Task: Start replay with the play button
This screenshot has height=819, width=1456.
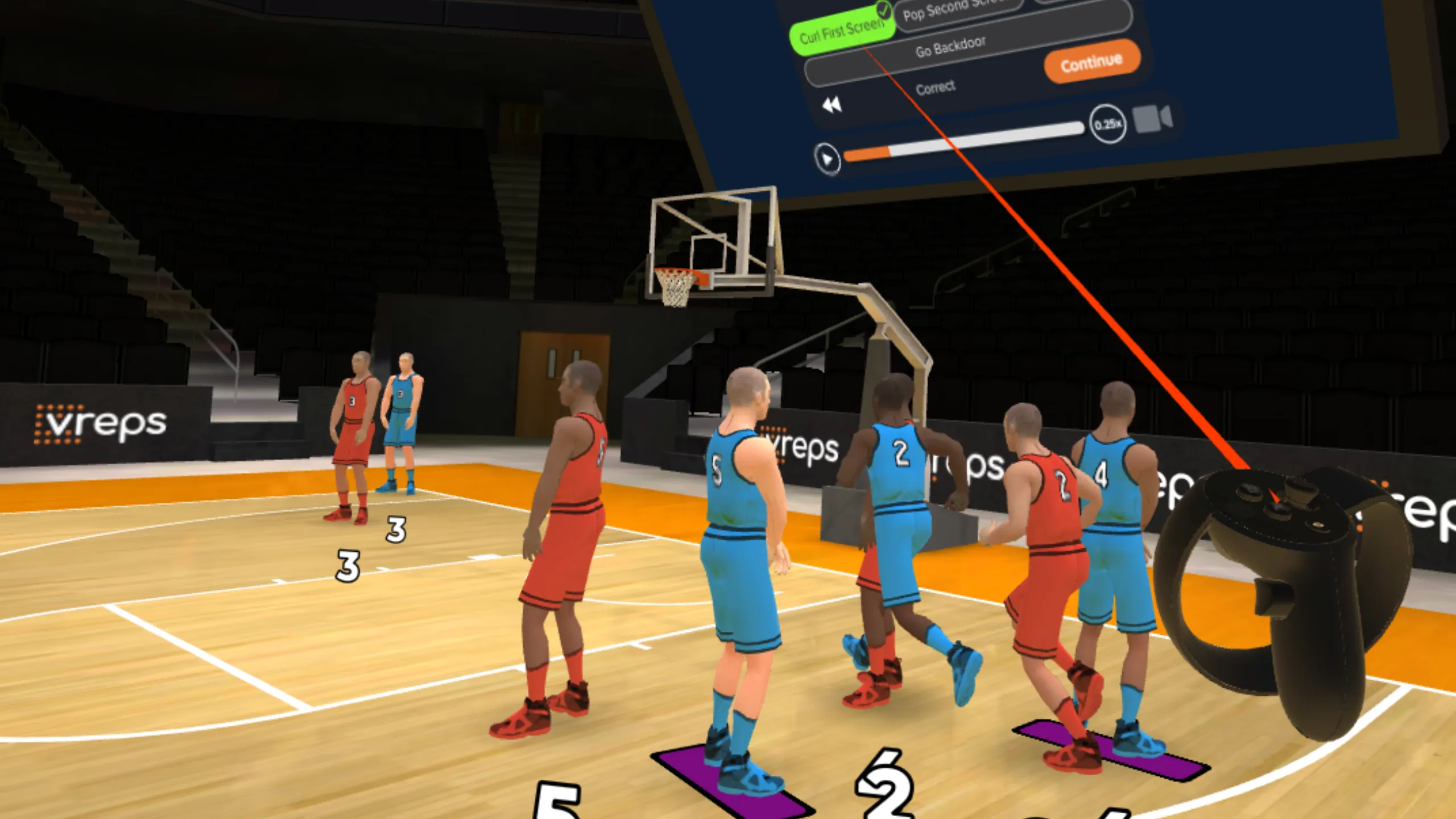Action: [826, 158]
